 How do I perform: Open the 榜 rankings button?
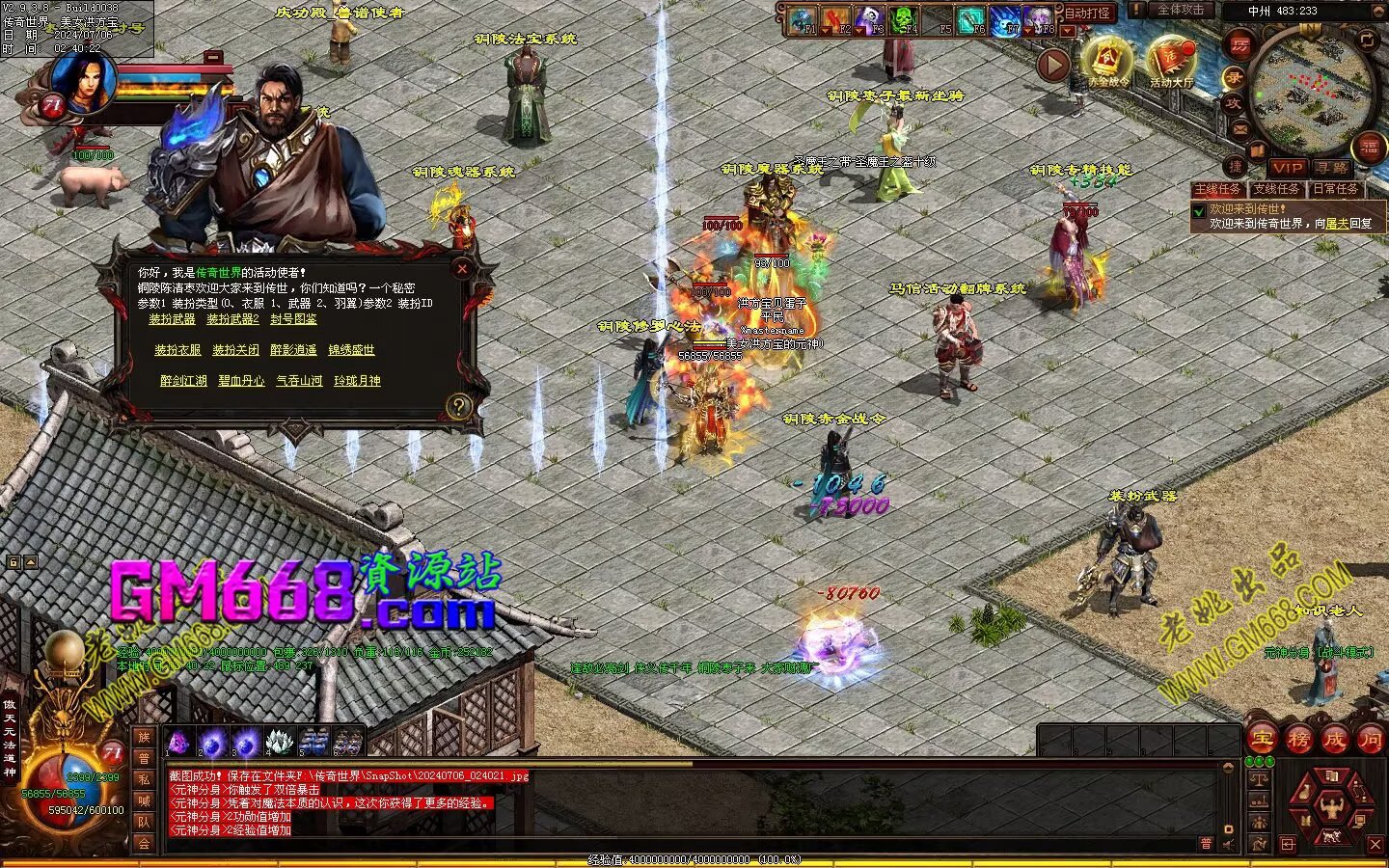coord(1298,740)
